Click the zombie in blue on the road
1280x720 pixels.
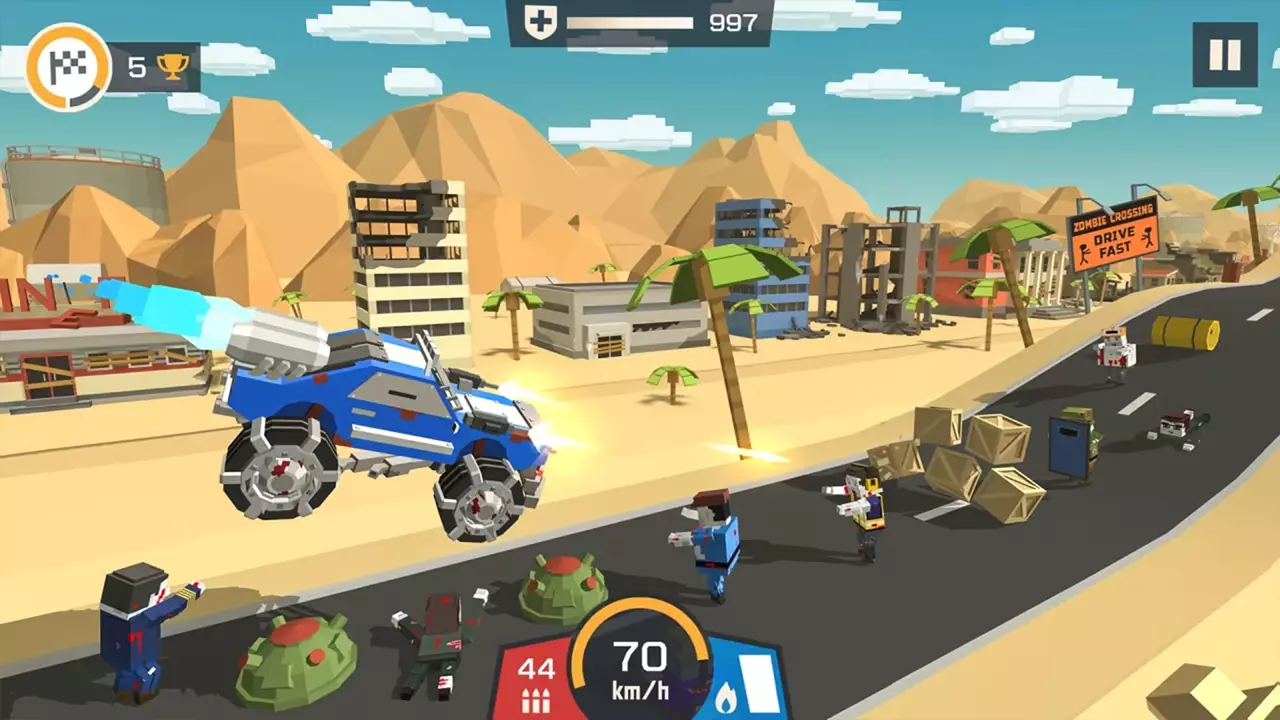715,545
